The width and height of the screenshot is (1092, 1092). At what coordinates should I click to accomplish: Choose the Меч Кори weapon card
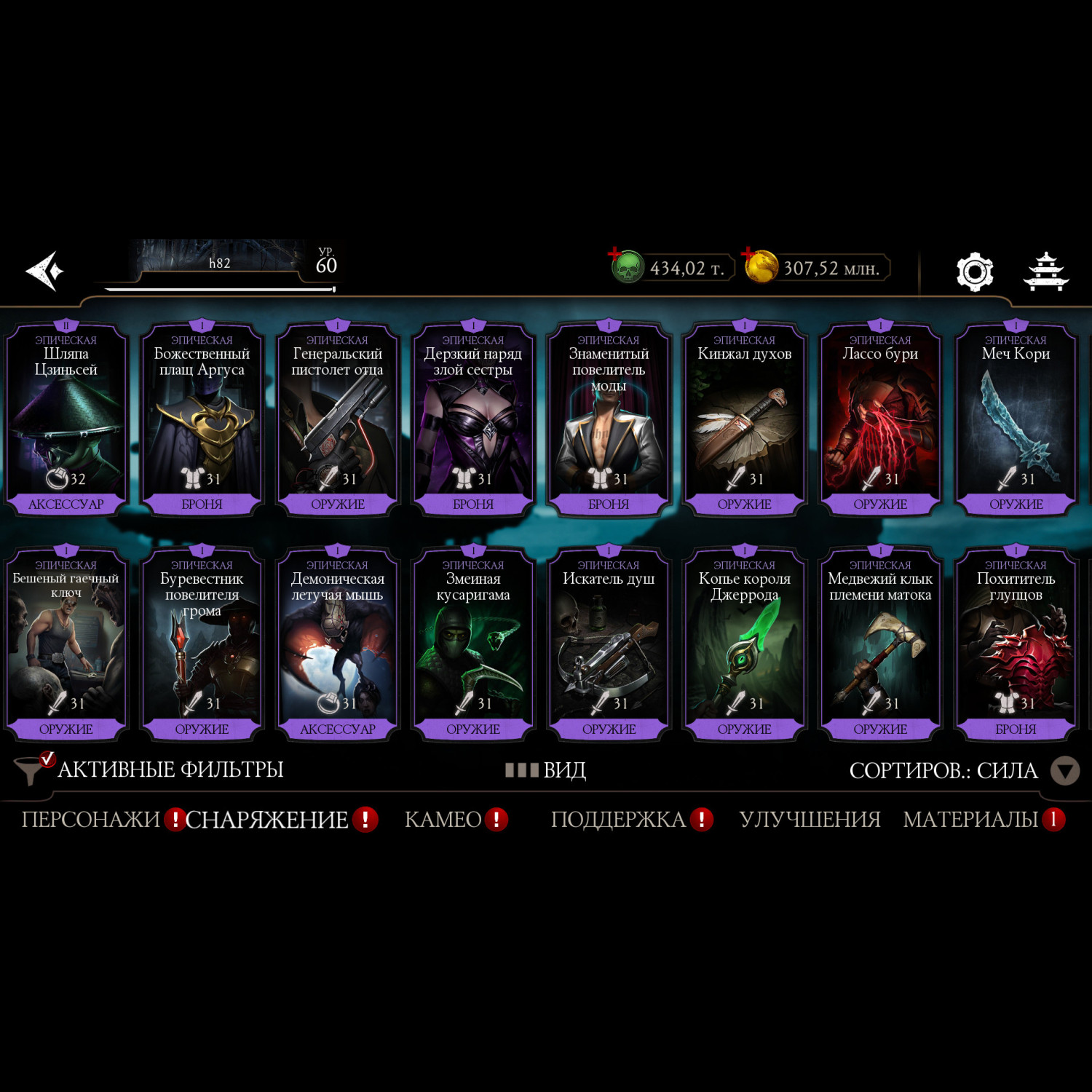pyautogui.click(x=1016, y=420)
